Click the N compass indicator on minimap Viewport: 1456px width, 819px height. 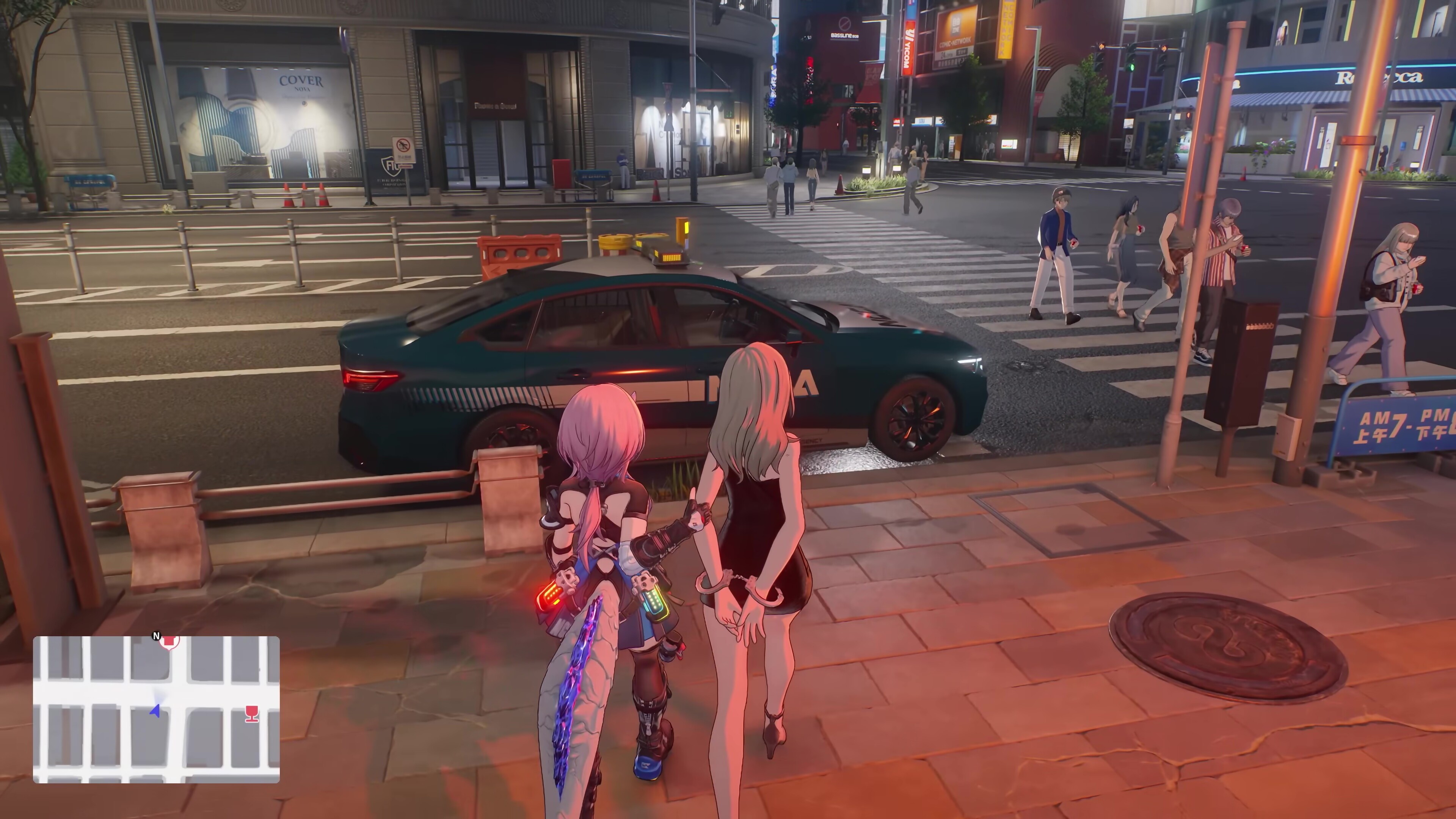coord(157,636)
